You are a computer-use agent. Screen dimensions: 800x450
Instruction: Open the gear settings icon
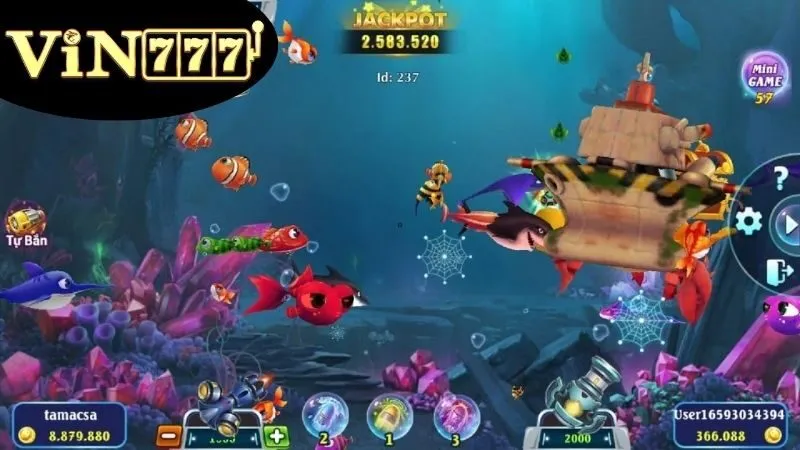pyautogui.click(x=747, y=221)
